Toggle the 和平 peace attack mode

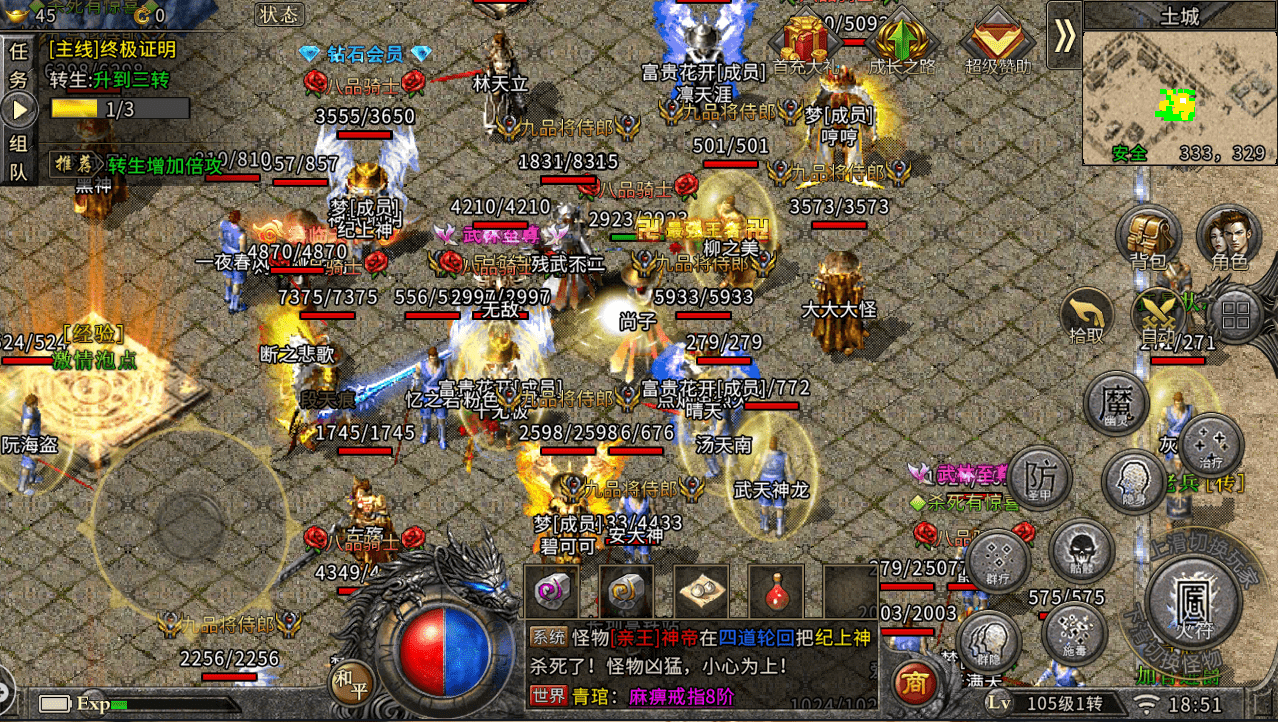pos(351,681)
